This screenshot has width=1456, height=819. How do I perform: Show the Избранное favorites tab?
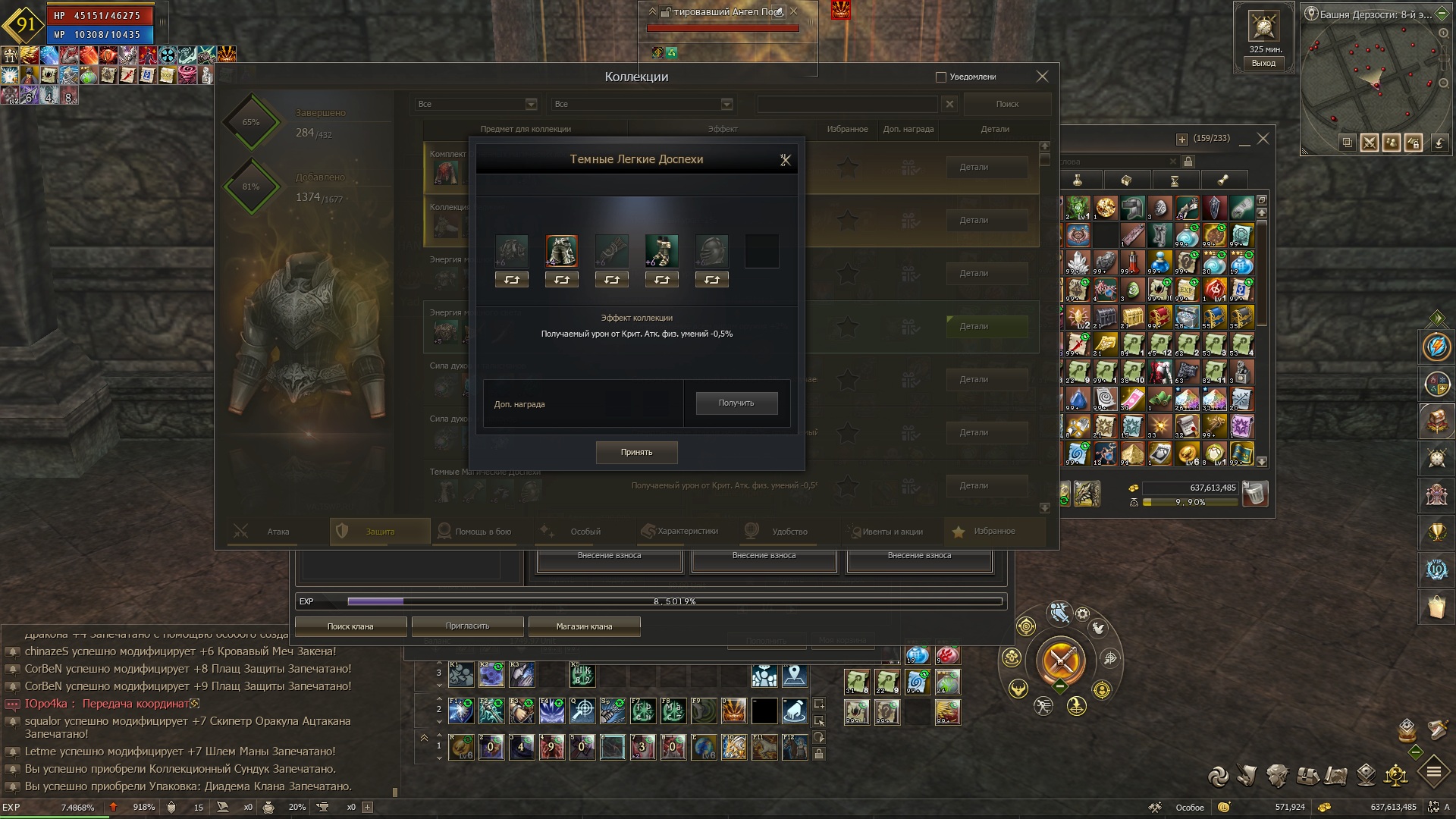(993, 532)
